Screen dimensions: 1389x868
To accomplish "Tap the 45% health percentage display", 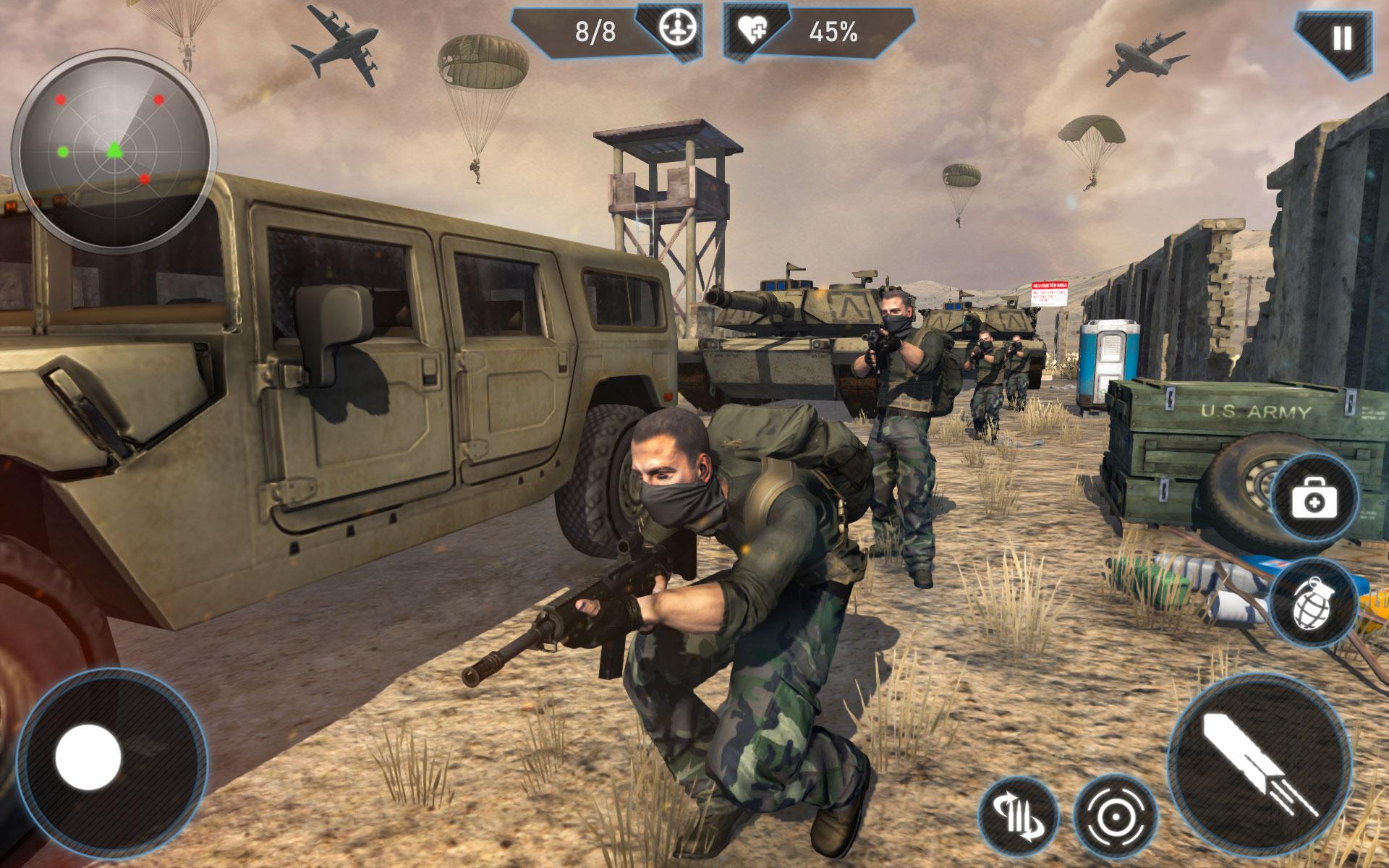I will pos(833,32).
